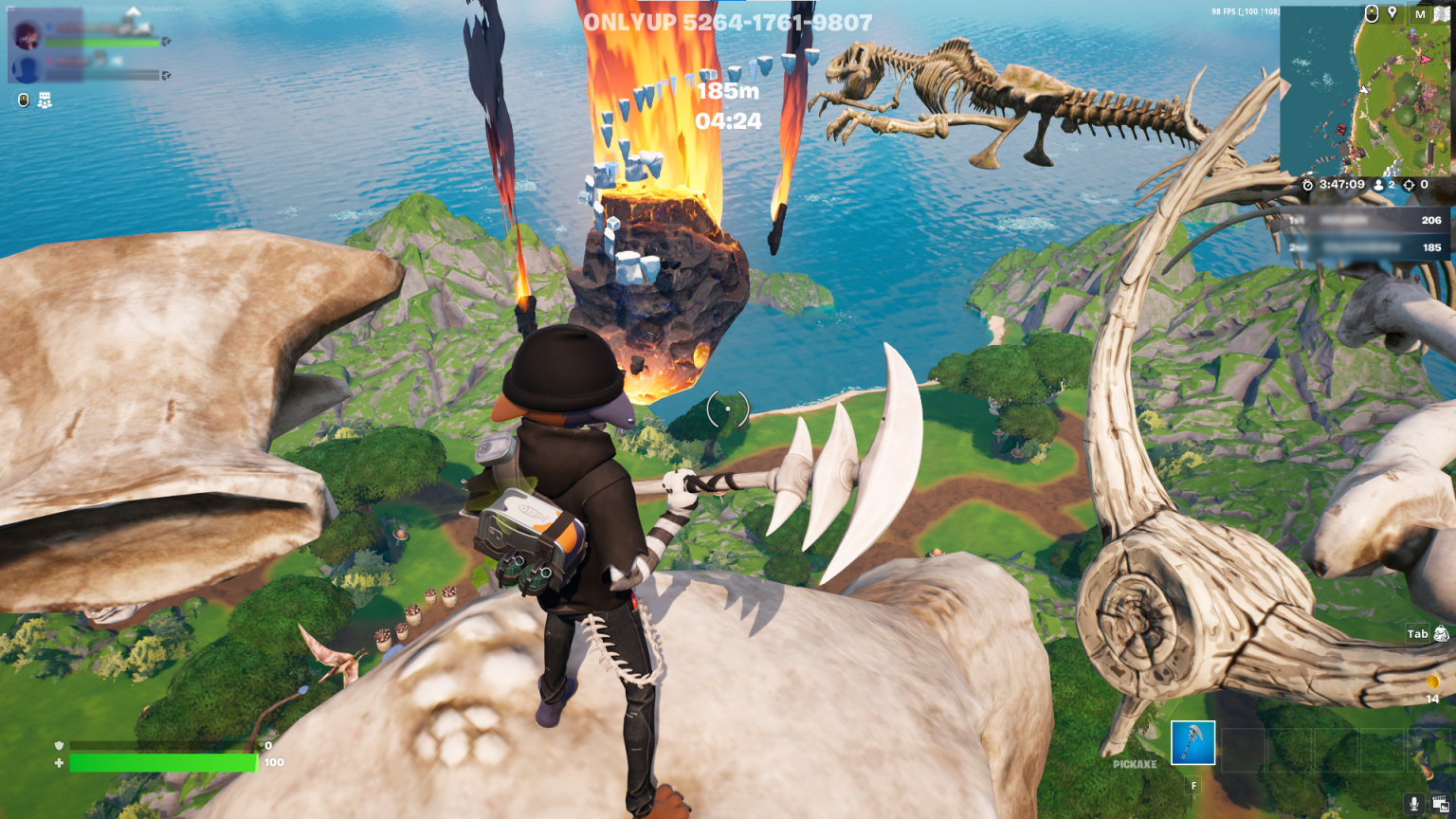Click the stopwatch timer icon below the minimap
1456x819 pixels.
(1307, 185)
